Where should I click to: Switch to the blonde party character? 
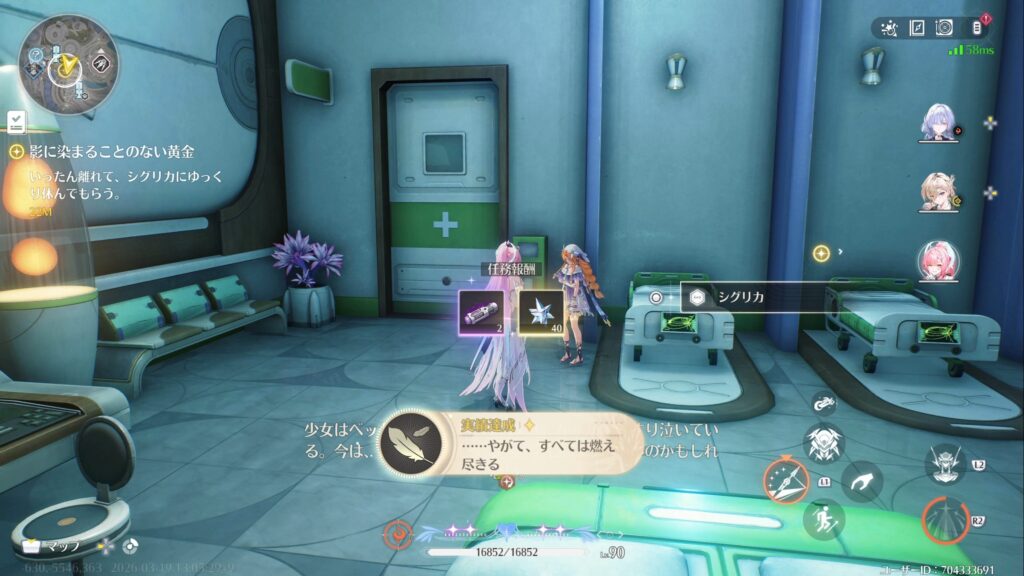tap(938, 192)
